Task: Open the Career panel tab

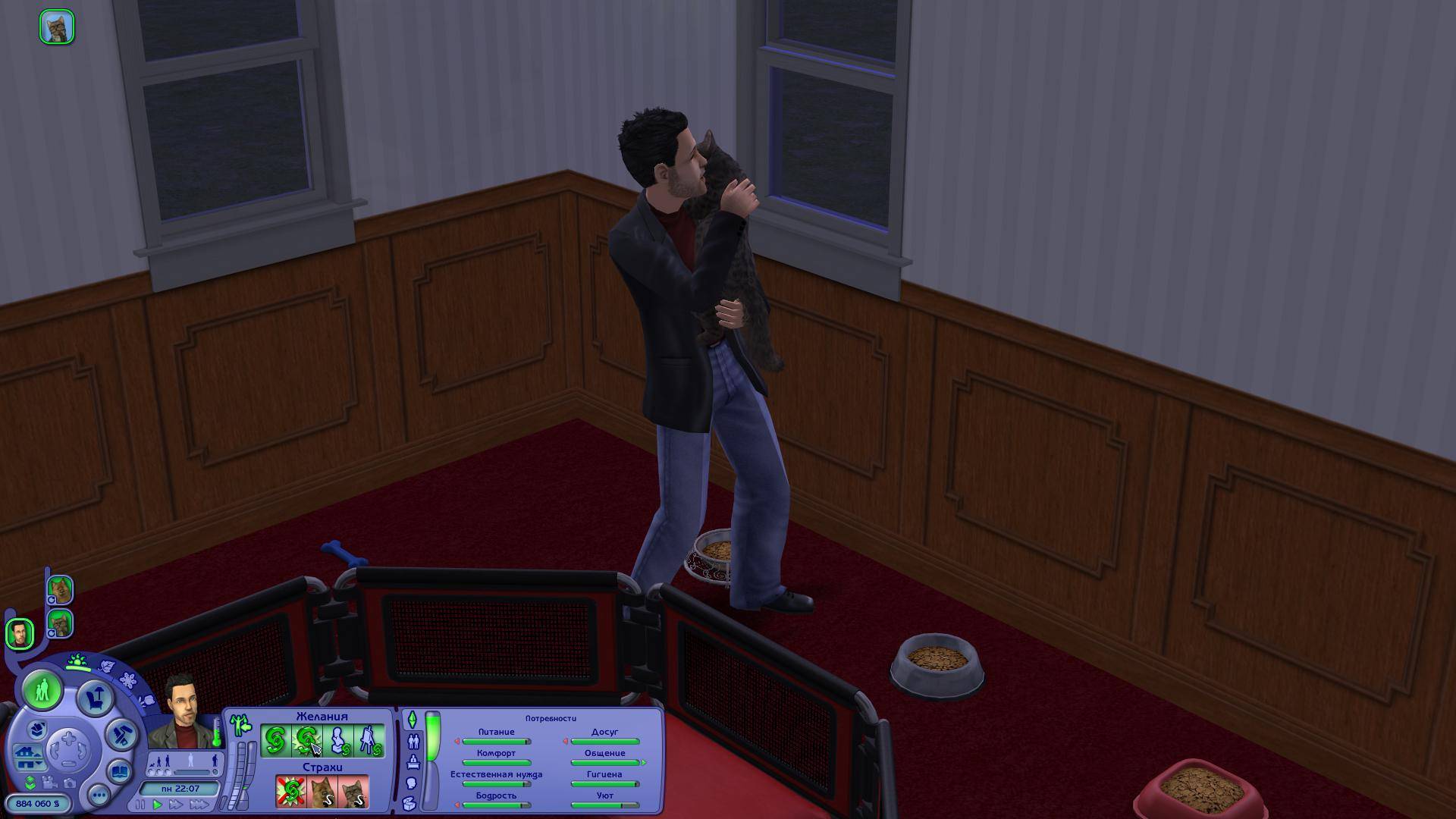Action: click(x=413, y=761)
